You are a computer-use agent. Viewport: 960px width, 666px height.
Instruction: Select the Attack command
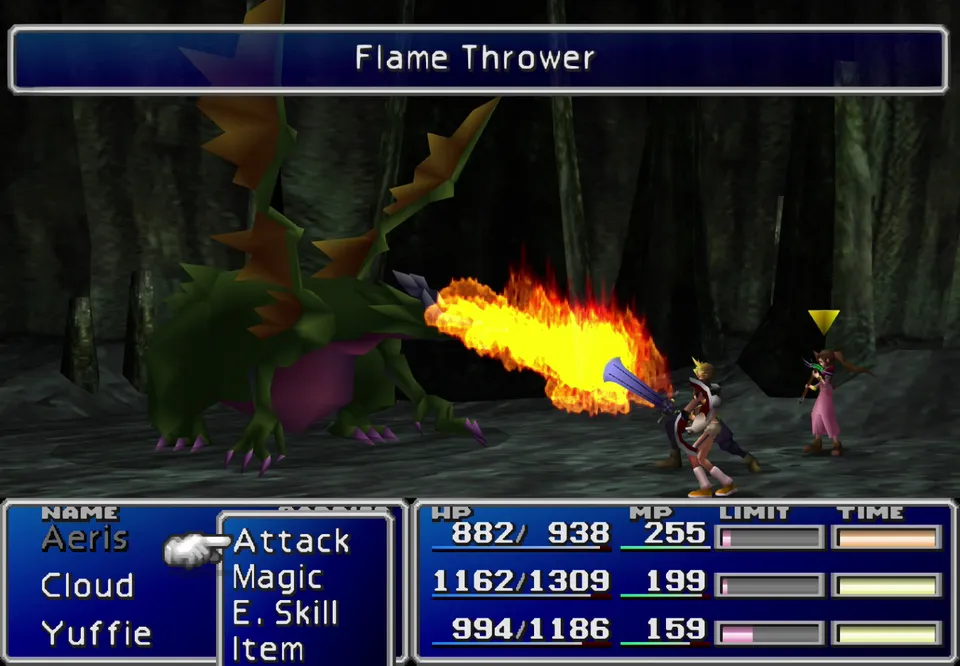pos(291,541)
